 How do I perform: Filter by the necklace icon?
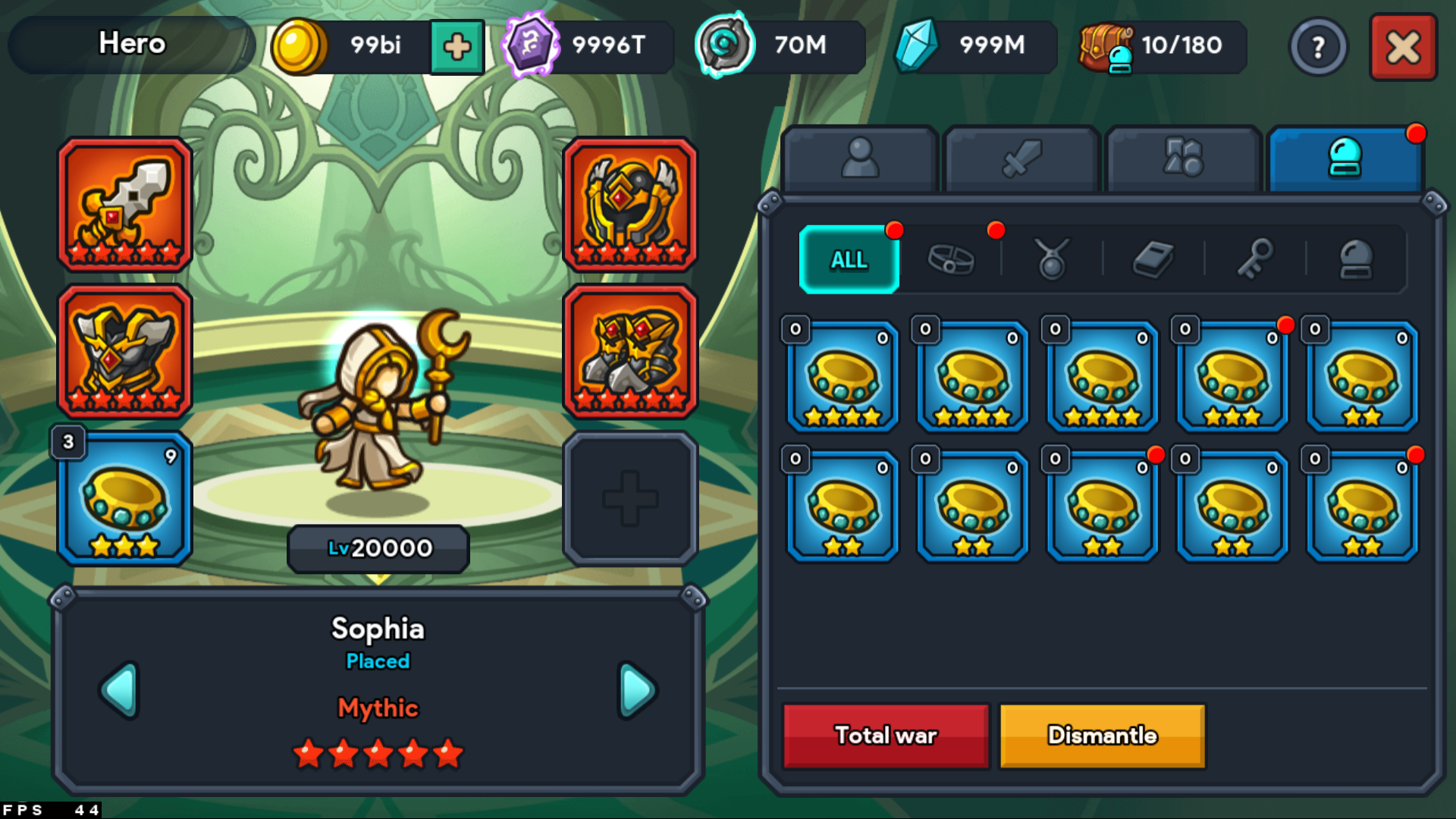click(1052, 259)
